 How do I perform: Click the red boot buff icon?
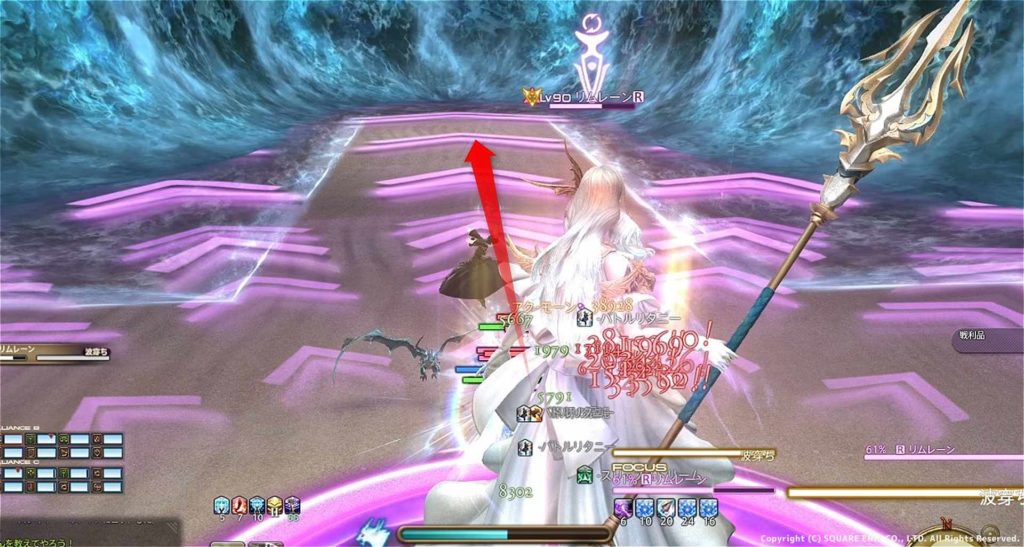tap(239, 506)
